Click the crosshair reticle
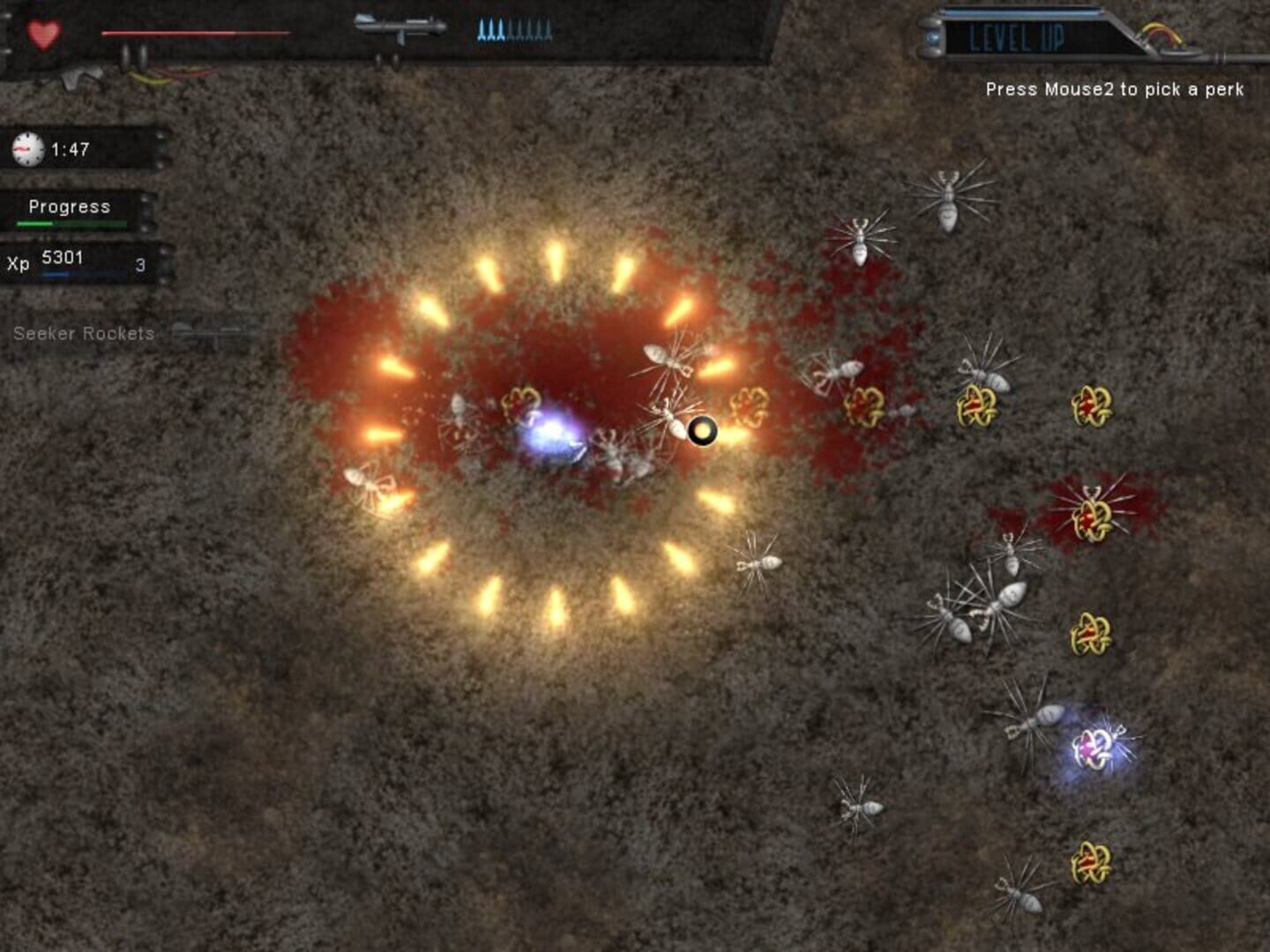This screenshot has width=1270, height=952. (702, 431)
